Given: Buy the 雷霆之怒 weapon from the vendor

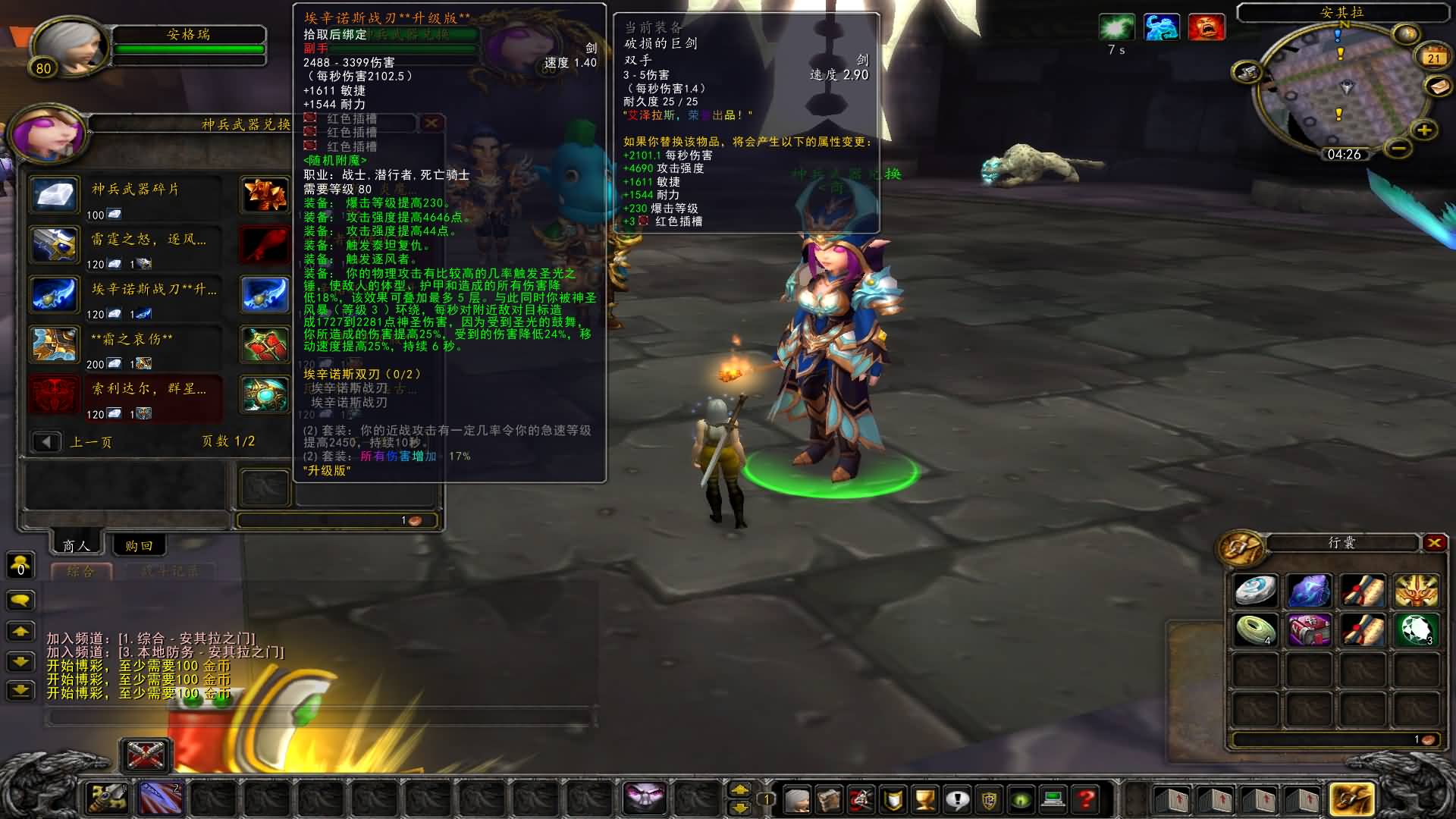Looking at the screenshot, I should (55, 245).
